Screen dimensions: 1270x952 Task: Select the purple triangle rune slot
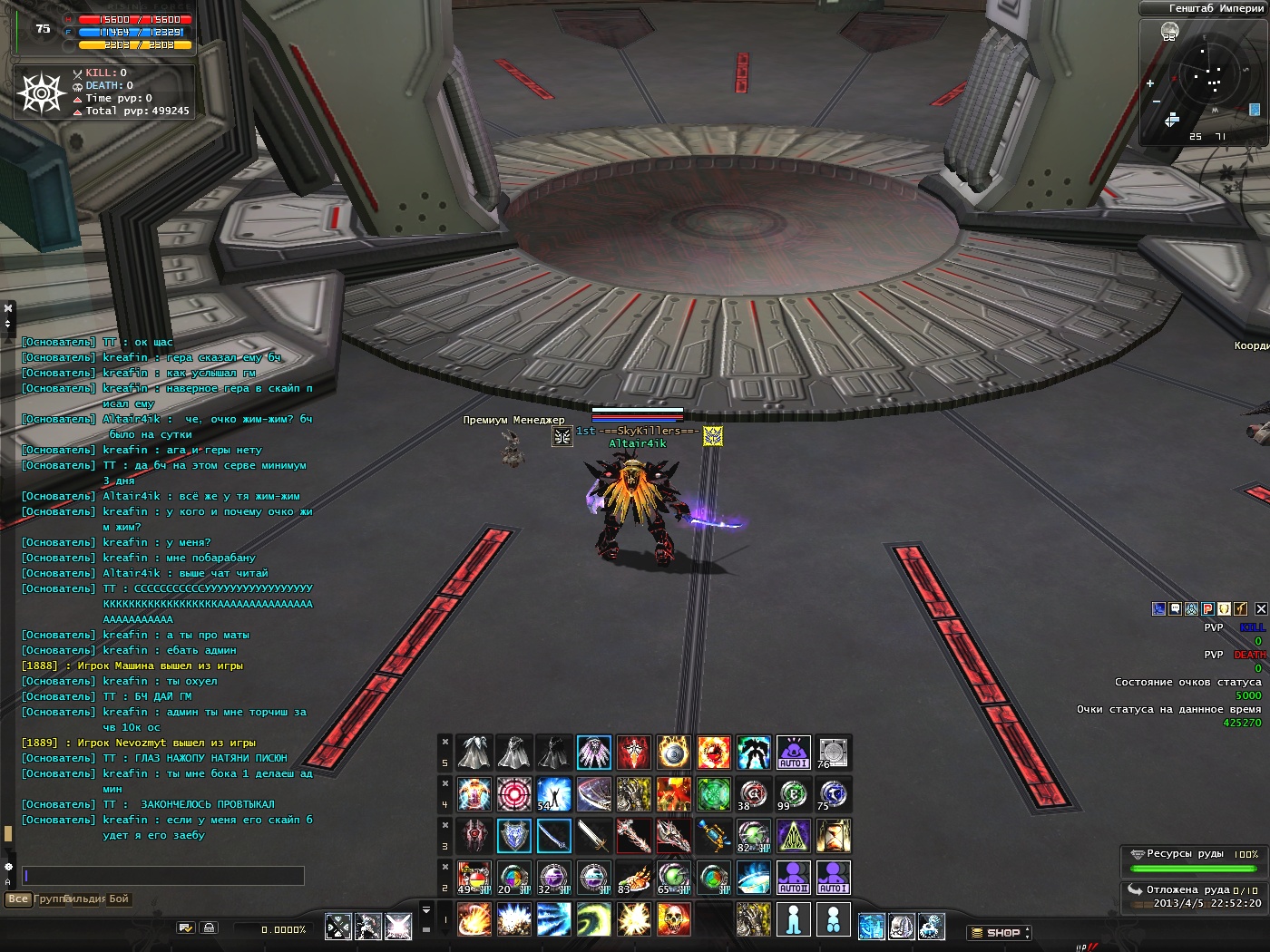(x=793, y=836)
